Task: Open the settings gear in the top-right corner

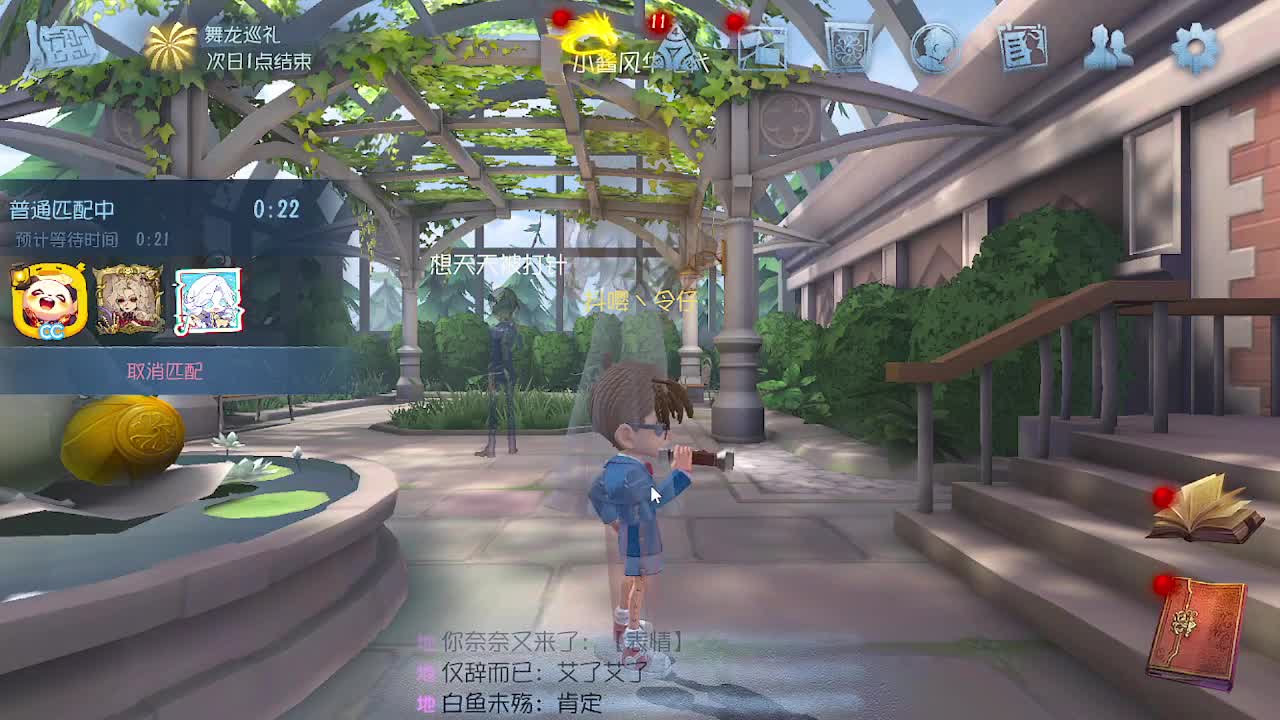Action: tap(1196, 45)
